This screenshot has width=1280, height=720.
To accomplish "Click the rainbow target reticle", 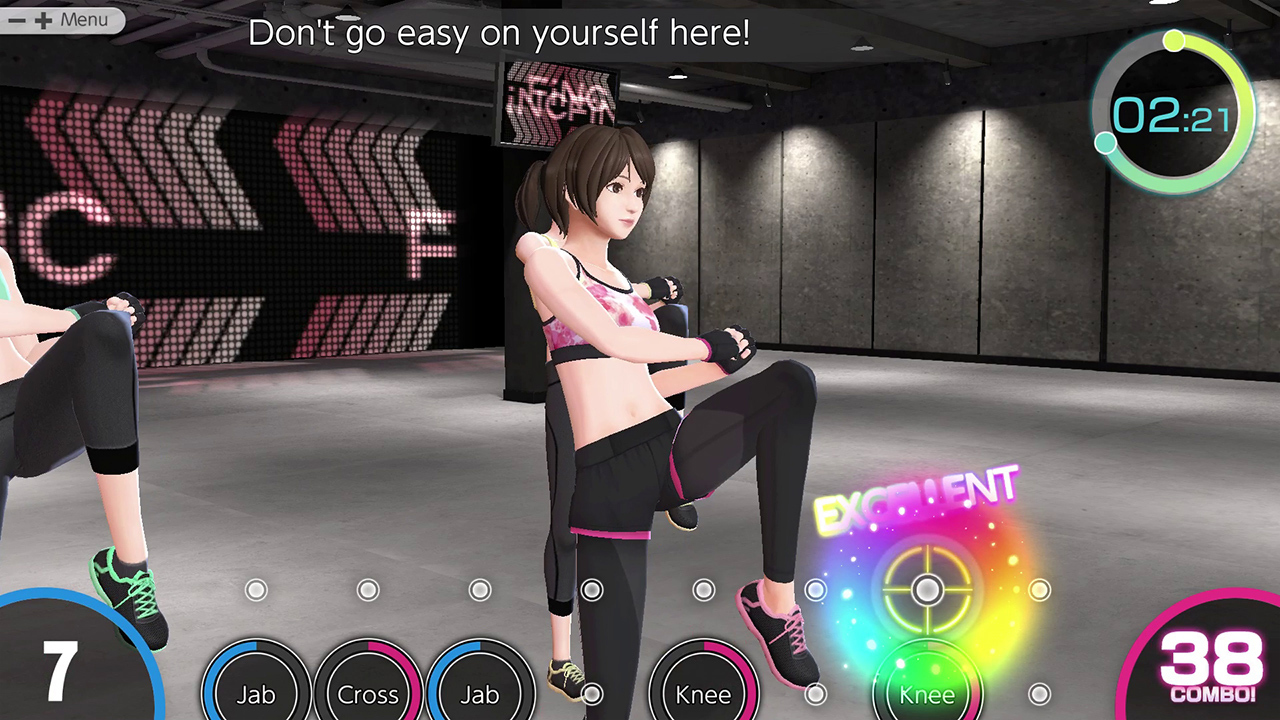I will point(926,591).
